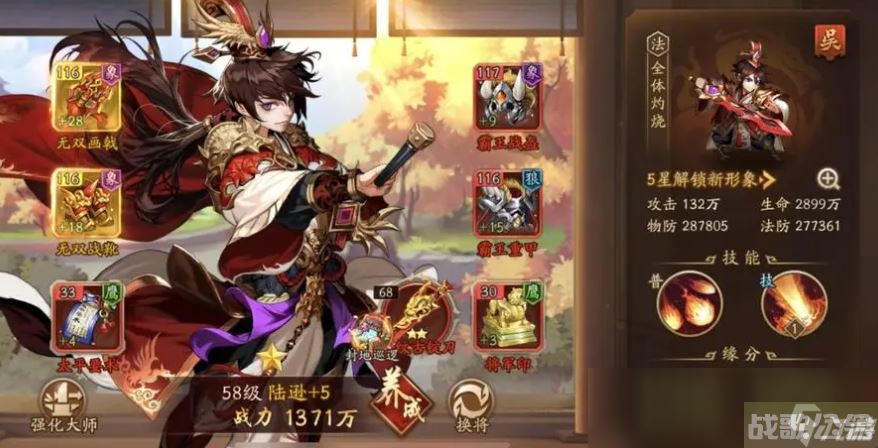The image size is (878, 448).
Task: Open the magnifier to inspect stats
Action: point(828,179)
